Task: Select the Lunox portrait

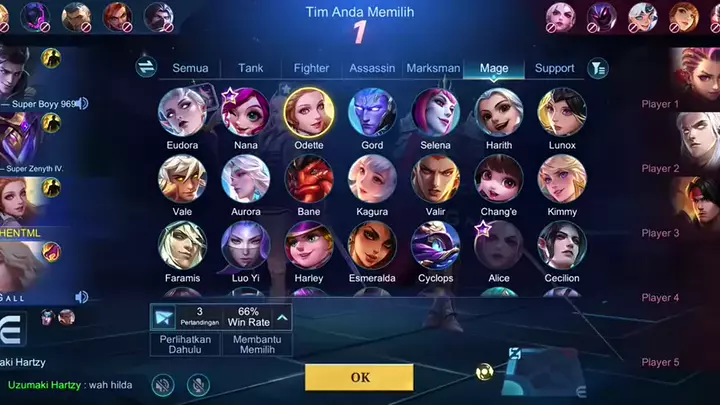Action: 562,112
